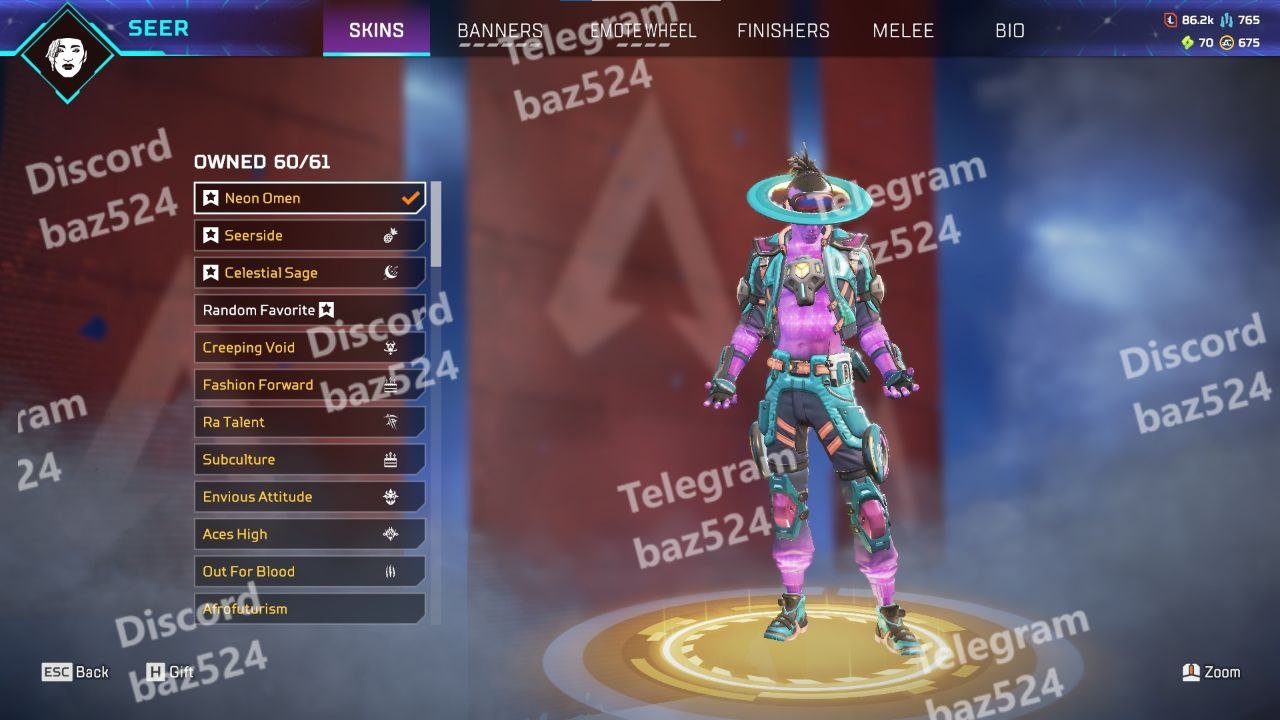Choose the Afrofuturism skin
Image resolution: width=1280 pixels, height=720 pixels.
309,608
